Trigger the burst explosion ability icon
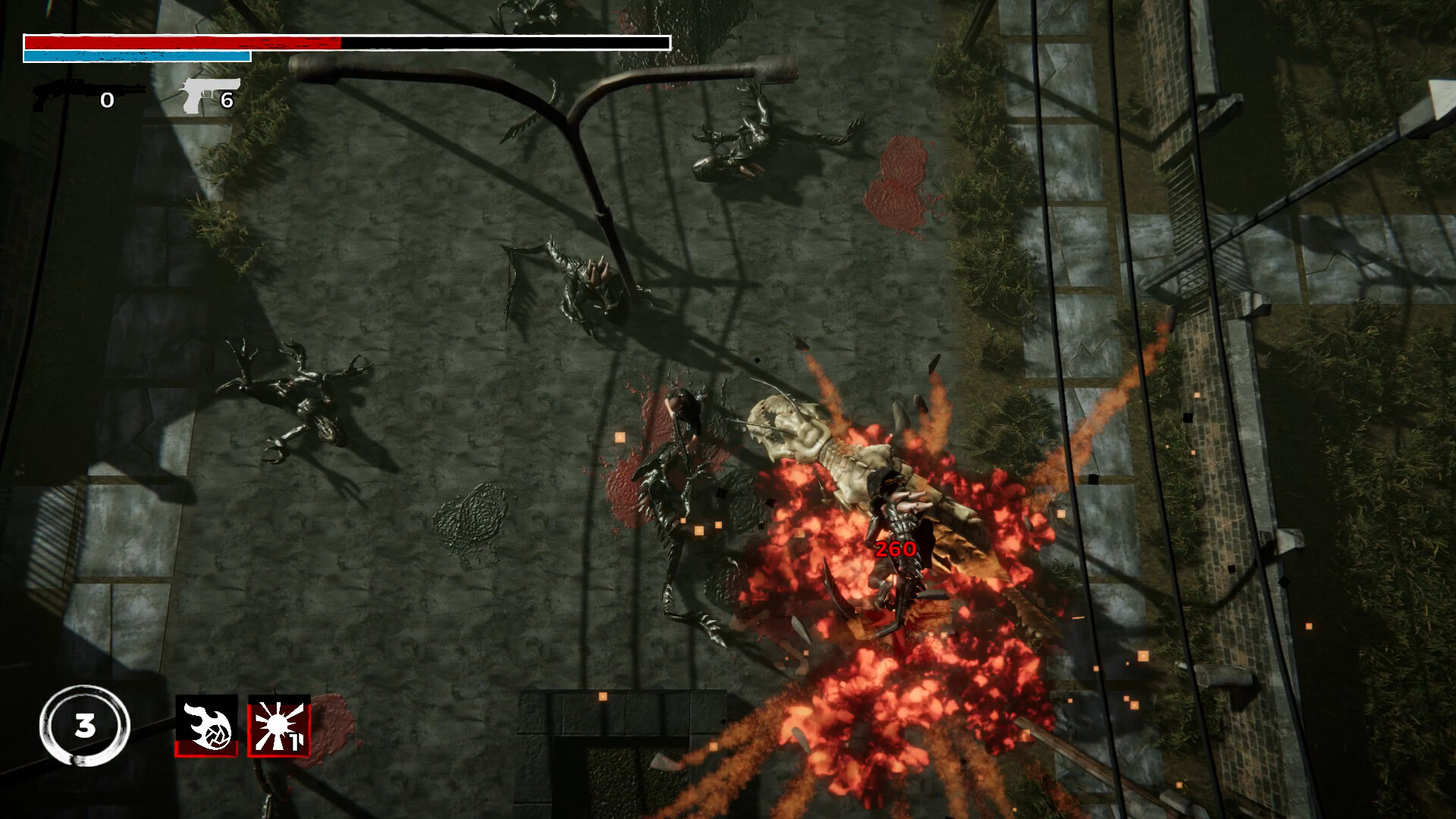This screenshot has height=819, width=1456. pyautogui.click(x=278, y=725)
